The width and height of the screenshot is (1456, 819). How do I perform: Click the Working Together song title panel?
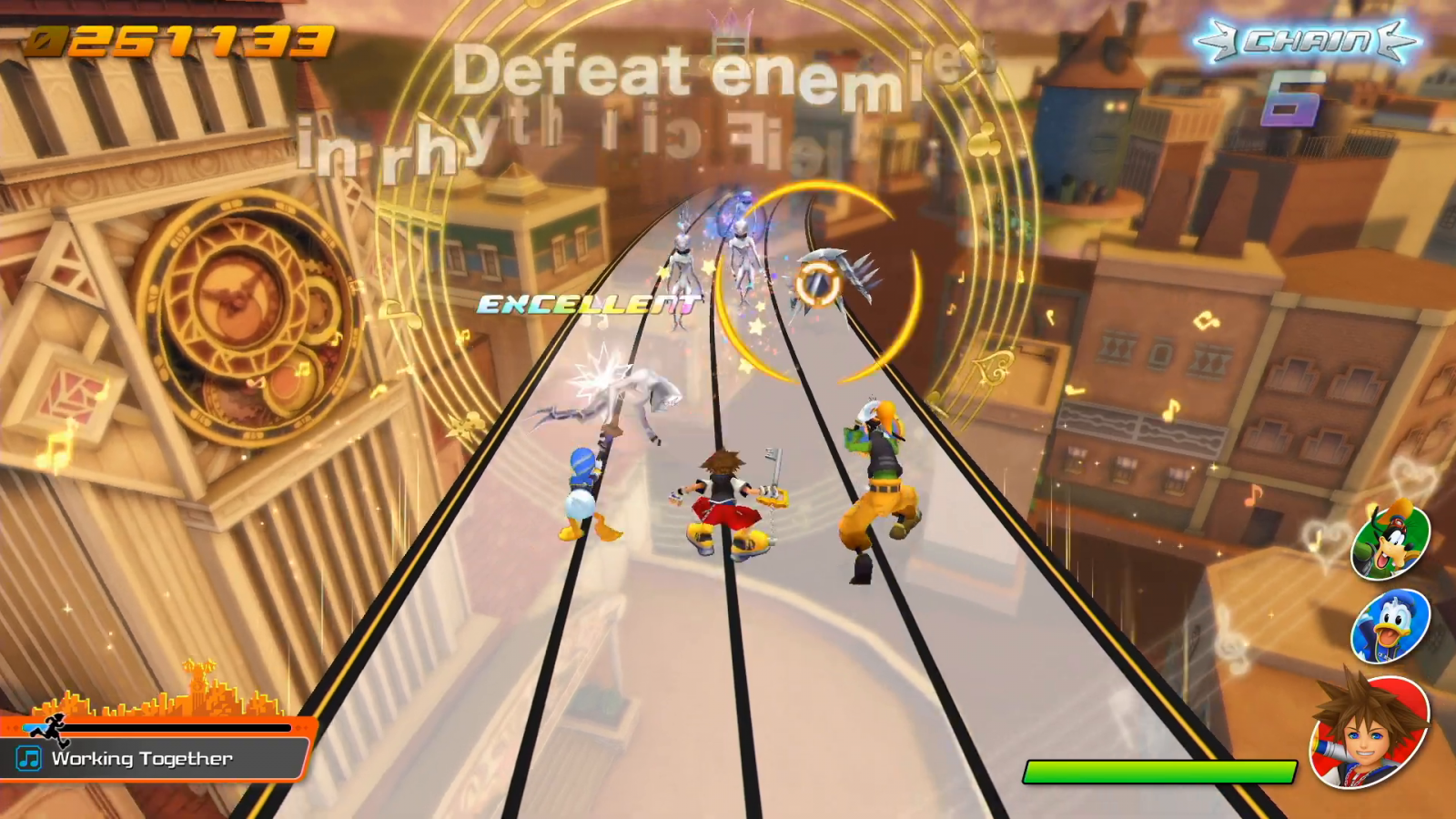[x=155, y=758]
